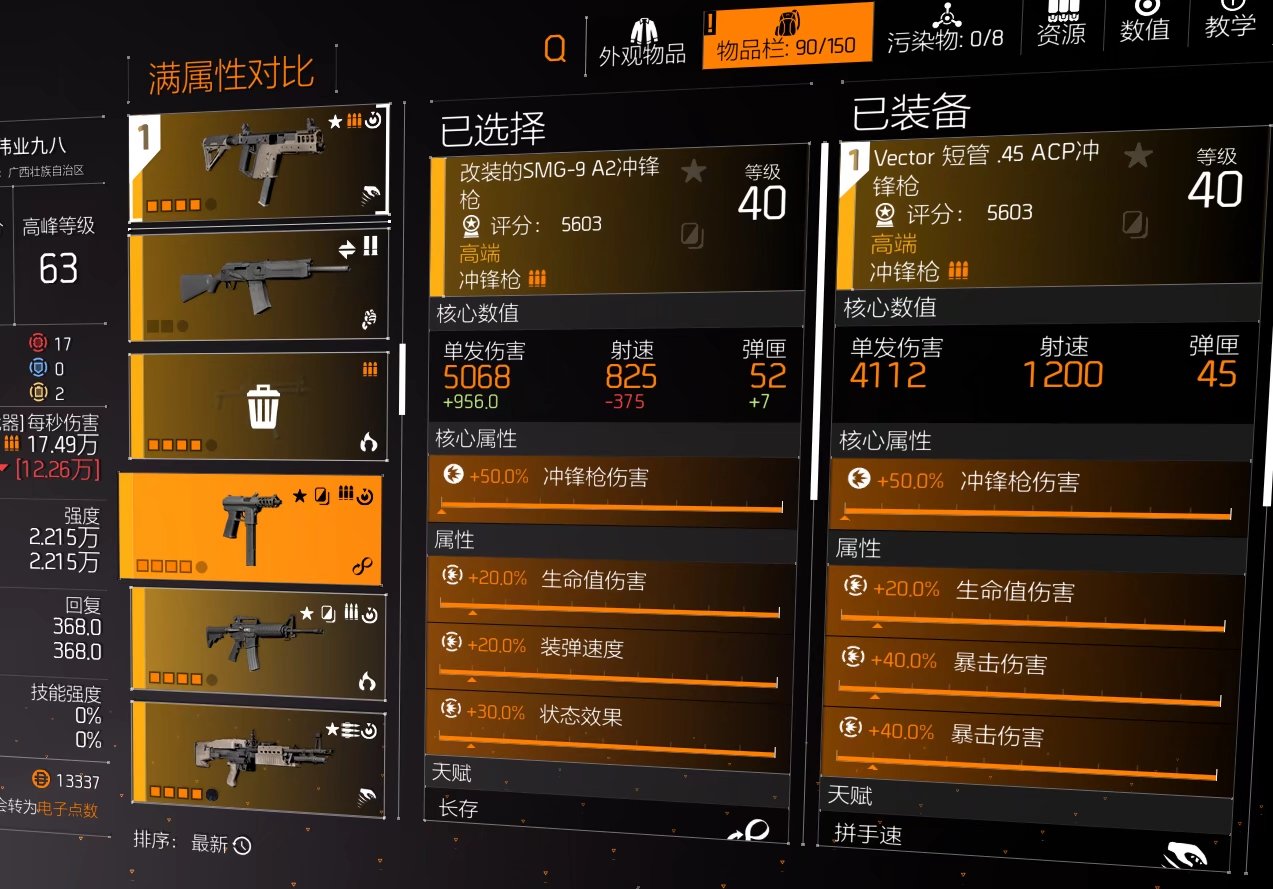Viewport: 1273px width, 889px height.
Task: Select the weapon slot marked with trash can
Action: coord(258,406)
